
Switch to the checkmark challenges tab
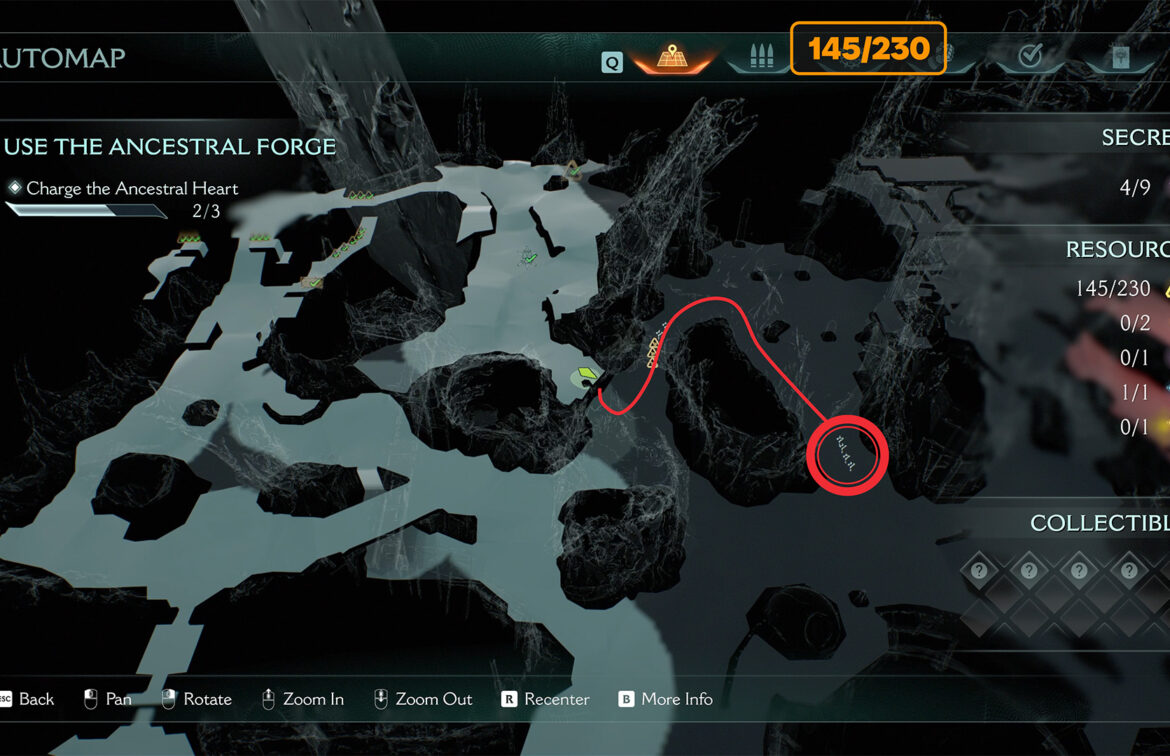(1029, 58)
